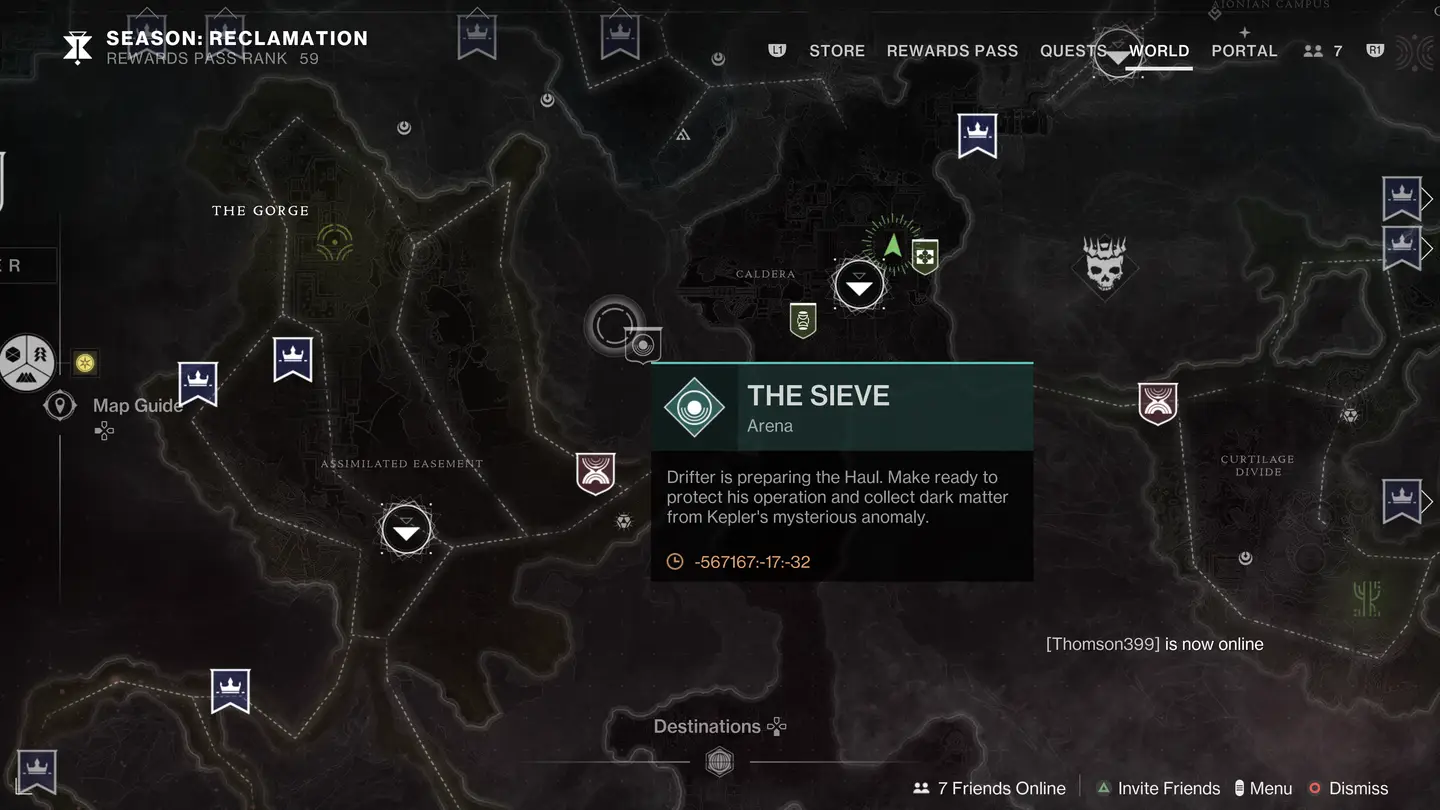
Task: Choose the Caldera landing zone marker
Action: pyautogui.click(x=859, y=287)
